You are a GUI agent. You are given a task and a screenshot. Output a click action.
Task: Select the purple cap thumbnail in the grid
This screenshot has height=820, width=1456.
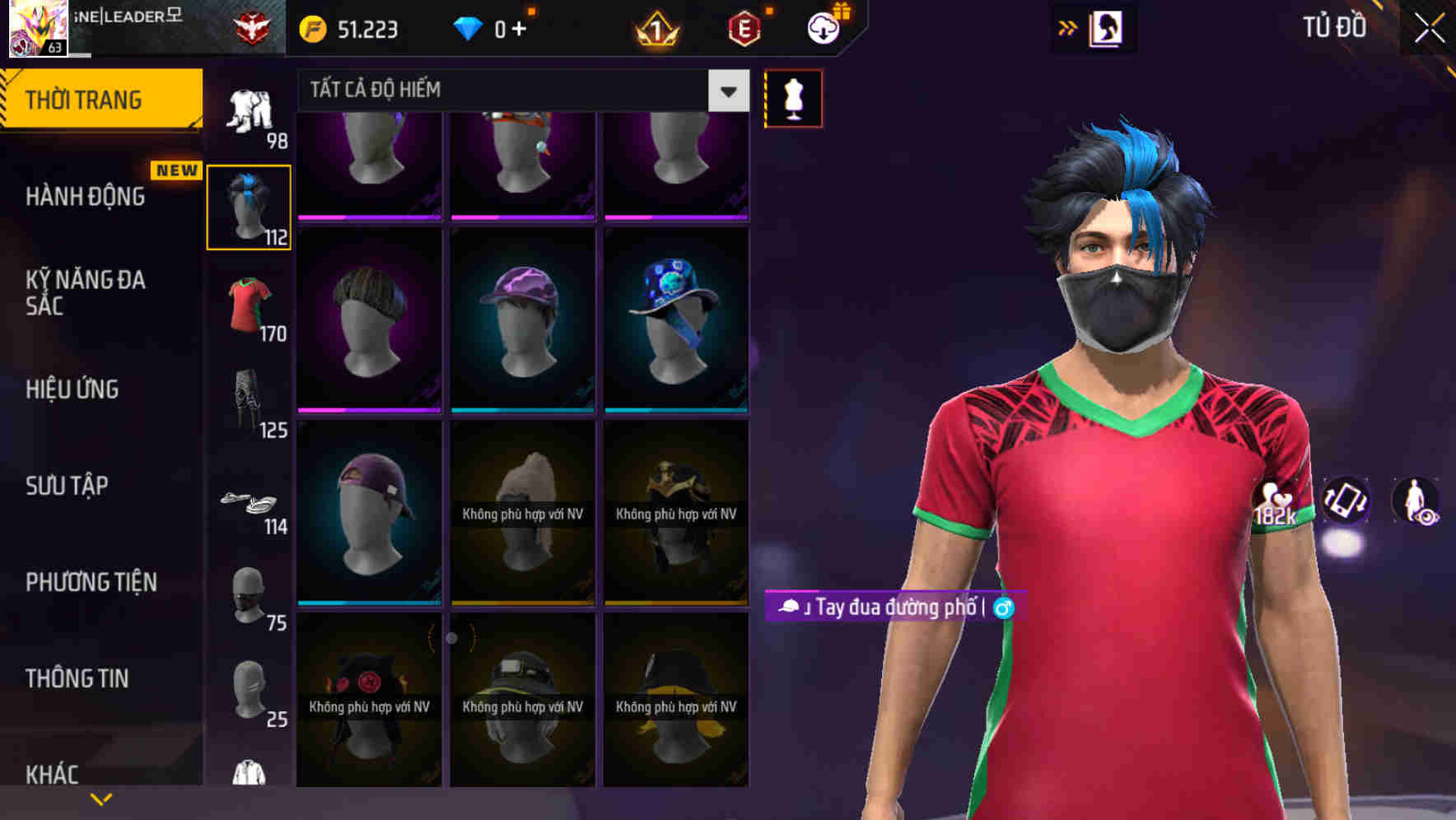coord(522,319)
